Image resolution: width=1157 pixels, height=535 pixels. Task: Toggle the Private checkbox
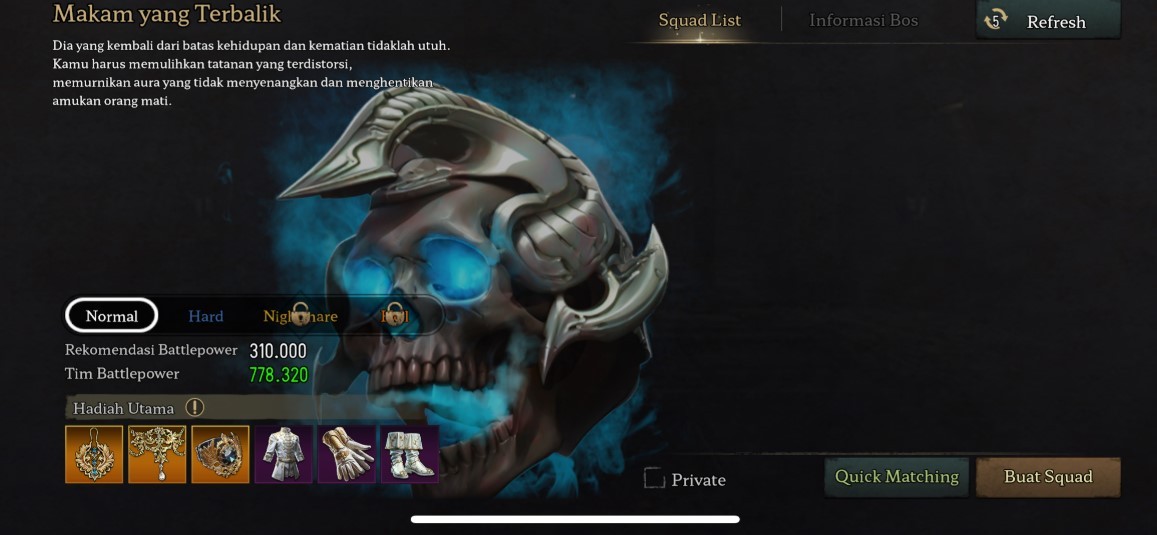pyautogui.click(x=655, y=479)
